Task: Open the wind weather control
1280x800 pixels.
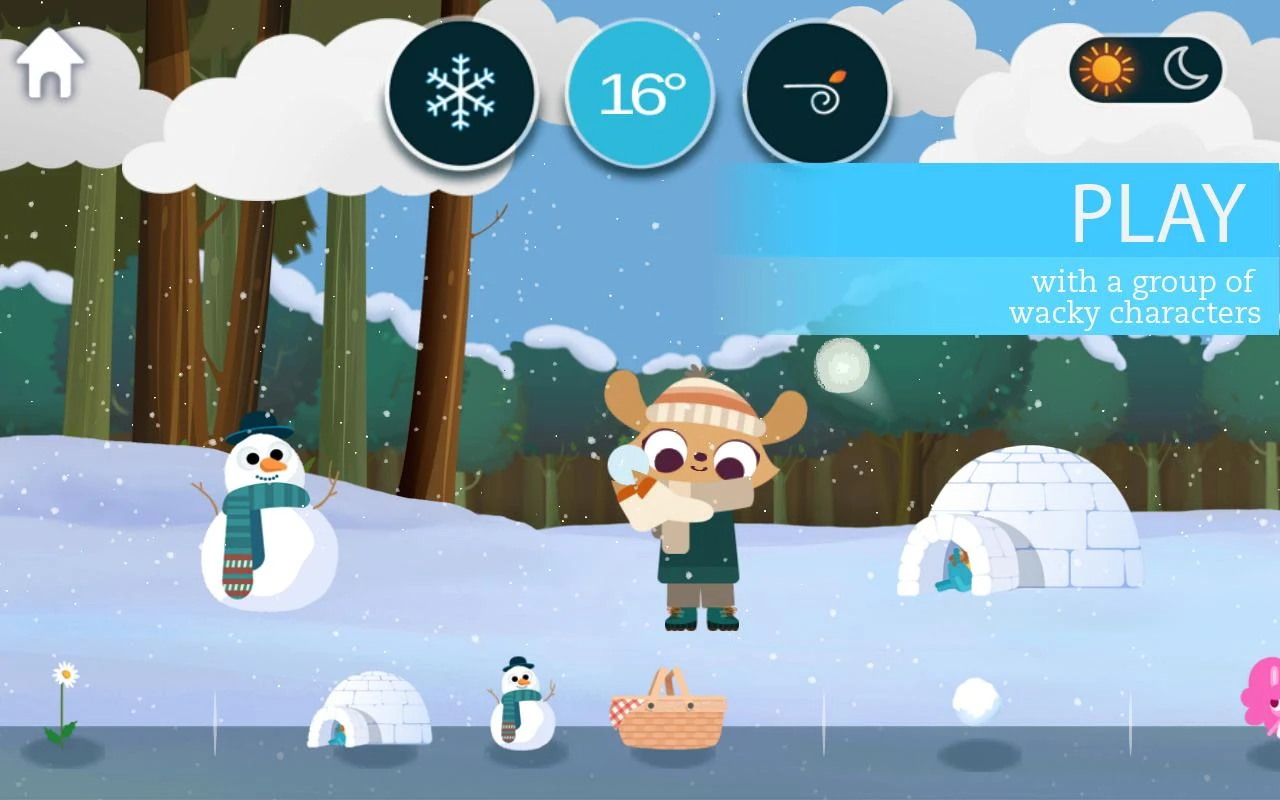Action: (816, 90)
